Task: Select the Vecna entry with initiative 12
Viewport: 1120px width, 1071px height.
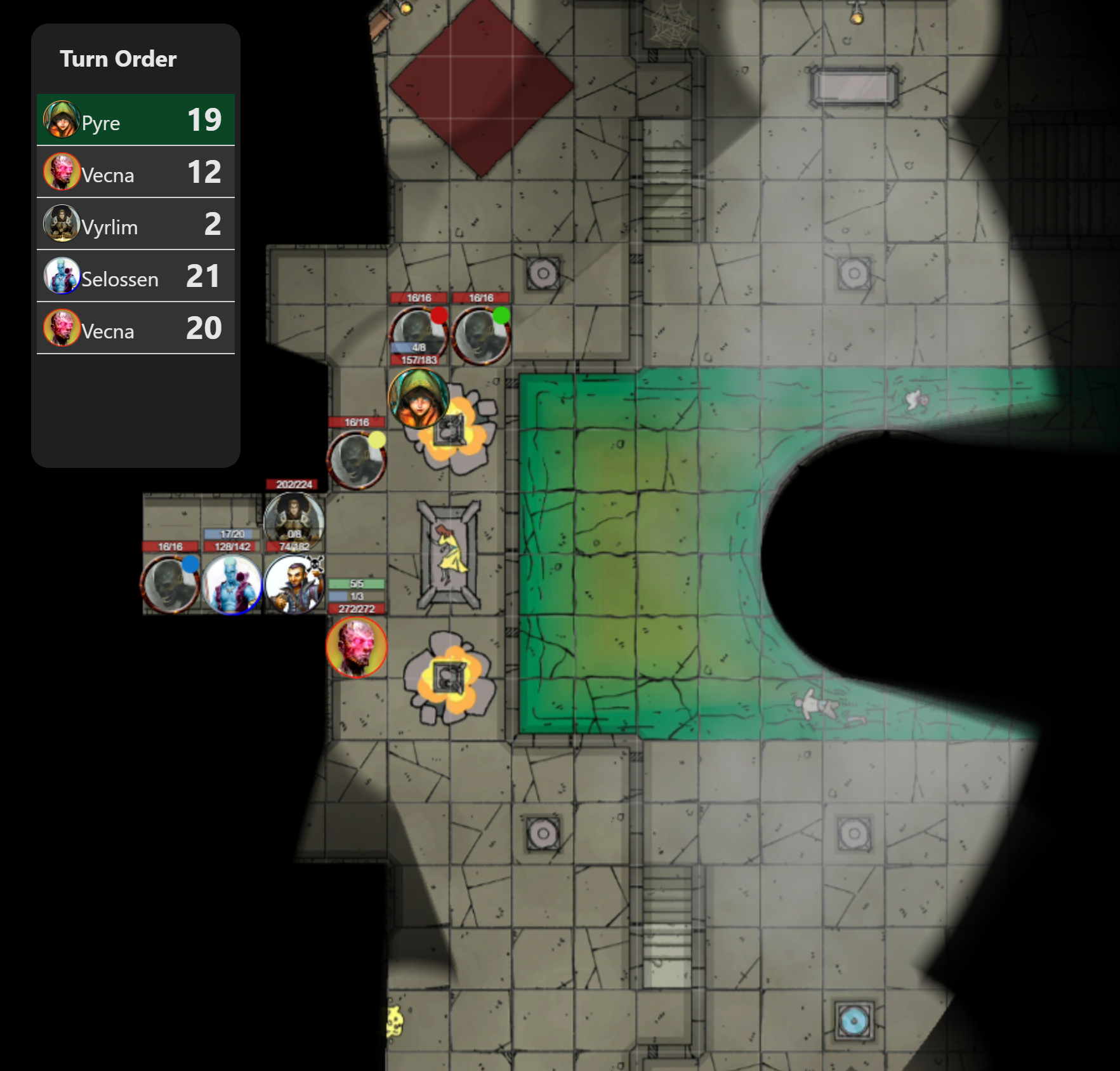Action: click(135, 172)
